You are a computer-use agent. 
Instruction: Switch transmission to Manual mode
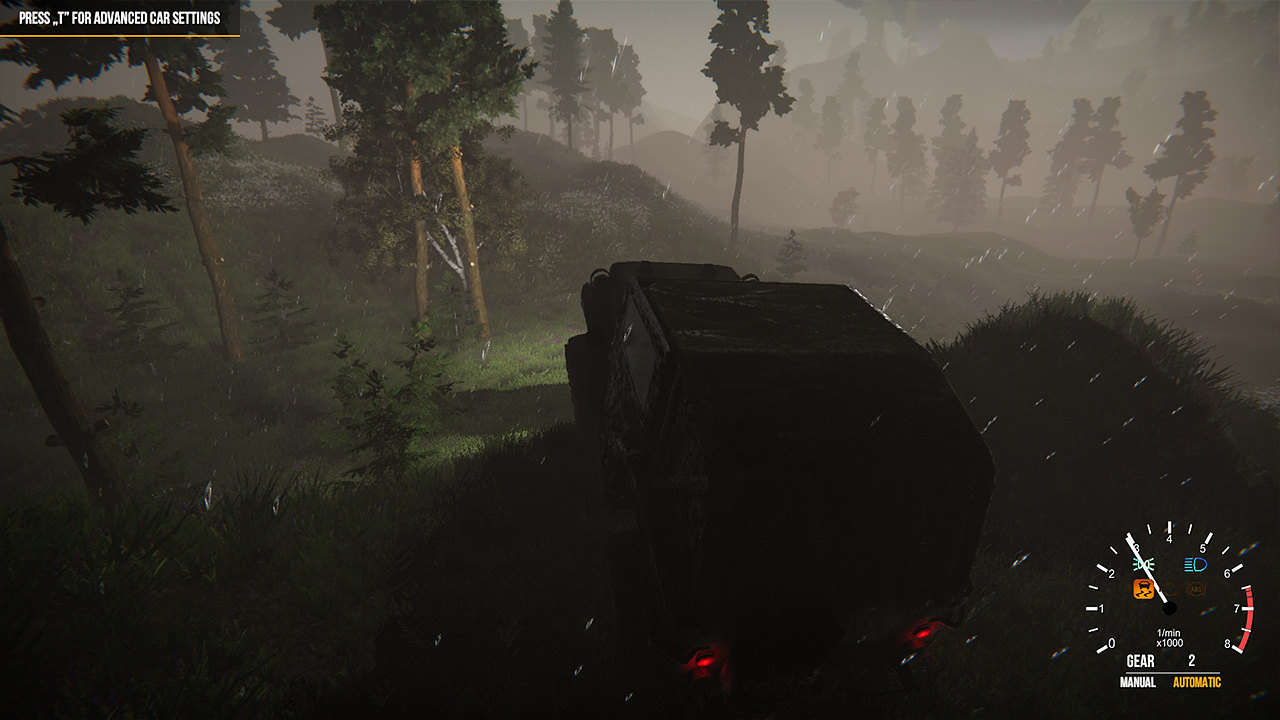1136,682
